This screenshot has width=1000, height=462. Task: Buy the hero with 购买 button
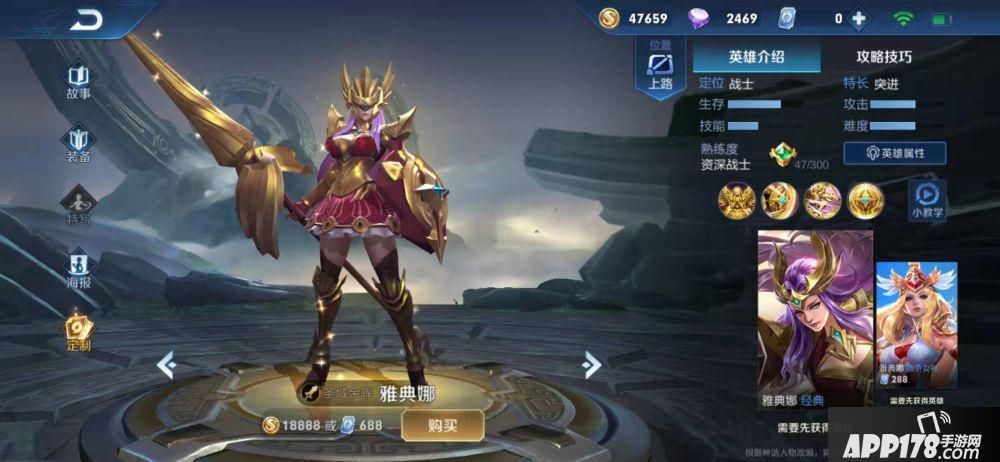442,425
